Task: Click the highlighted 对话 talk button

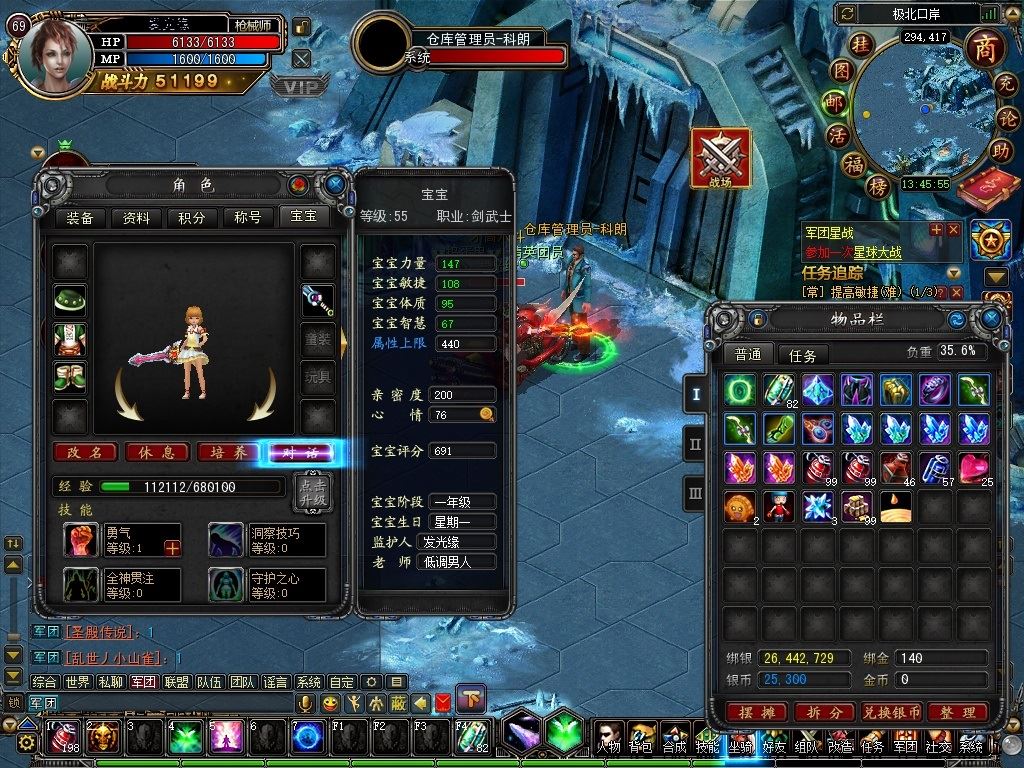Action: 300,453
